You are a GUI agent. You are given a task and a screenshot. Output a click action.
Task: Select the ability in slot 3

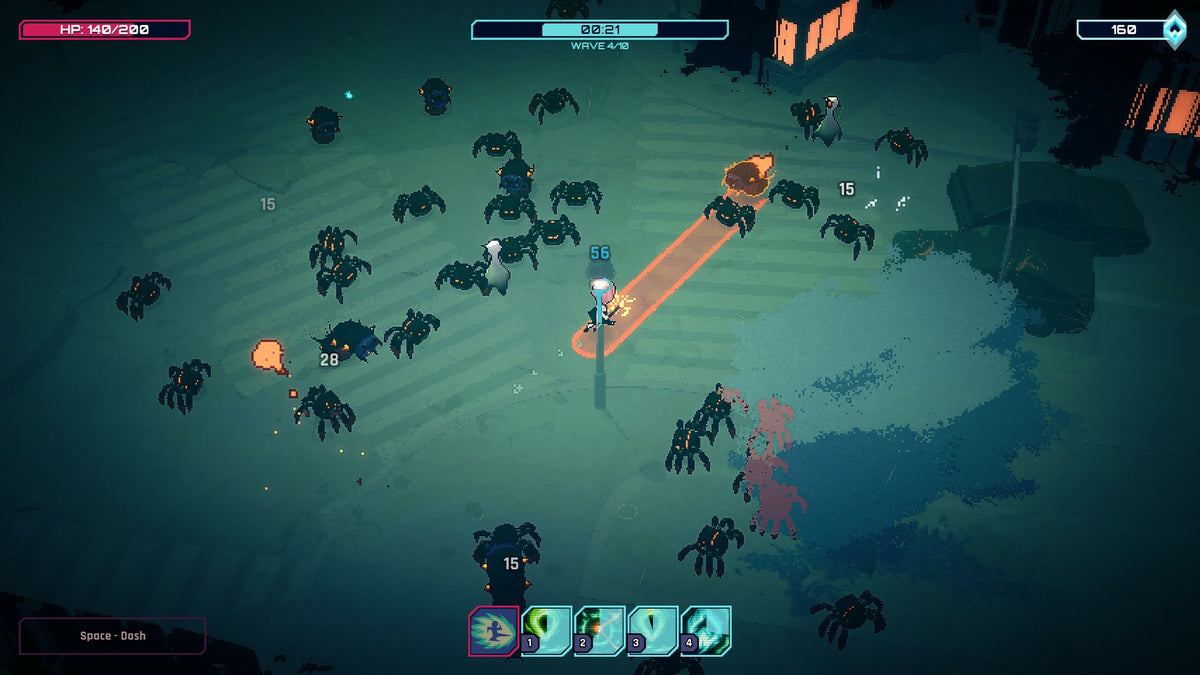click(x=653, y=631)
